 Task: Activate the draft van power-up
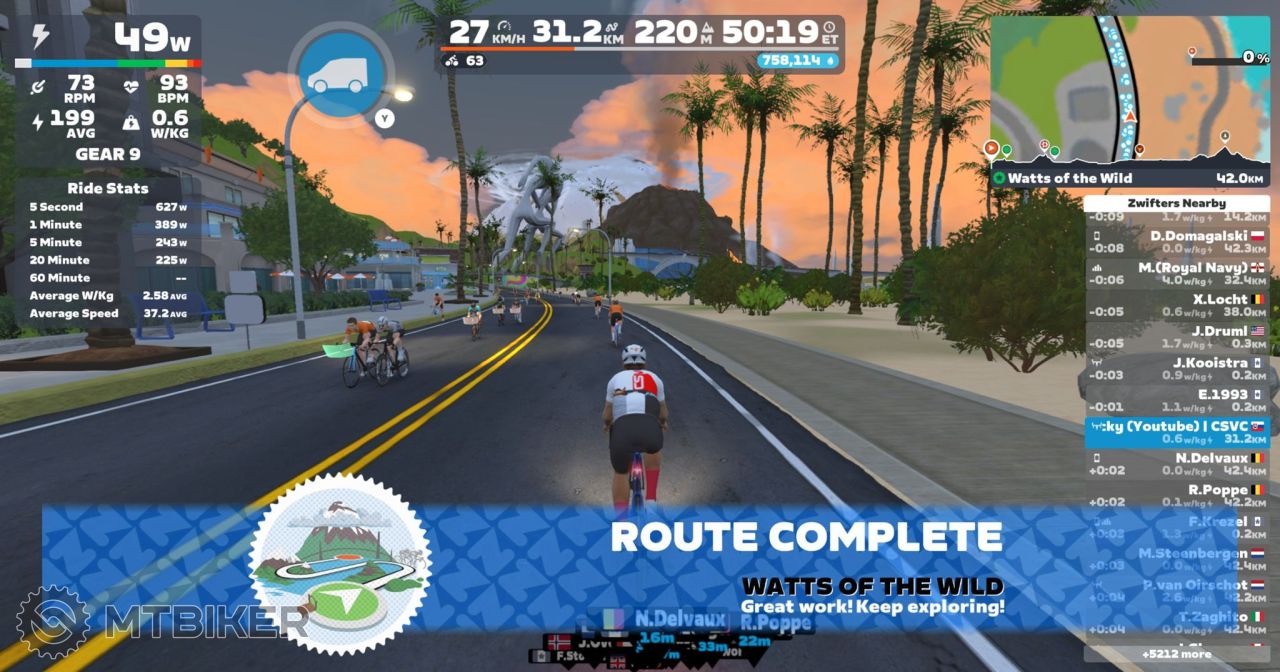(x=336, y=73)
